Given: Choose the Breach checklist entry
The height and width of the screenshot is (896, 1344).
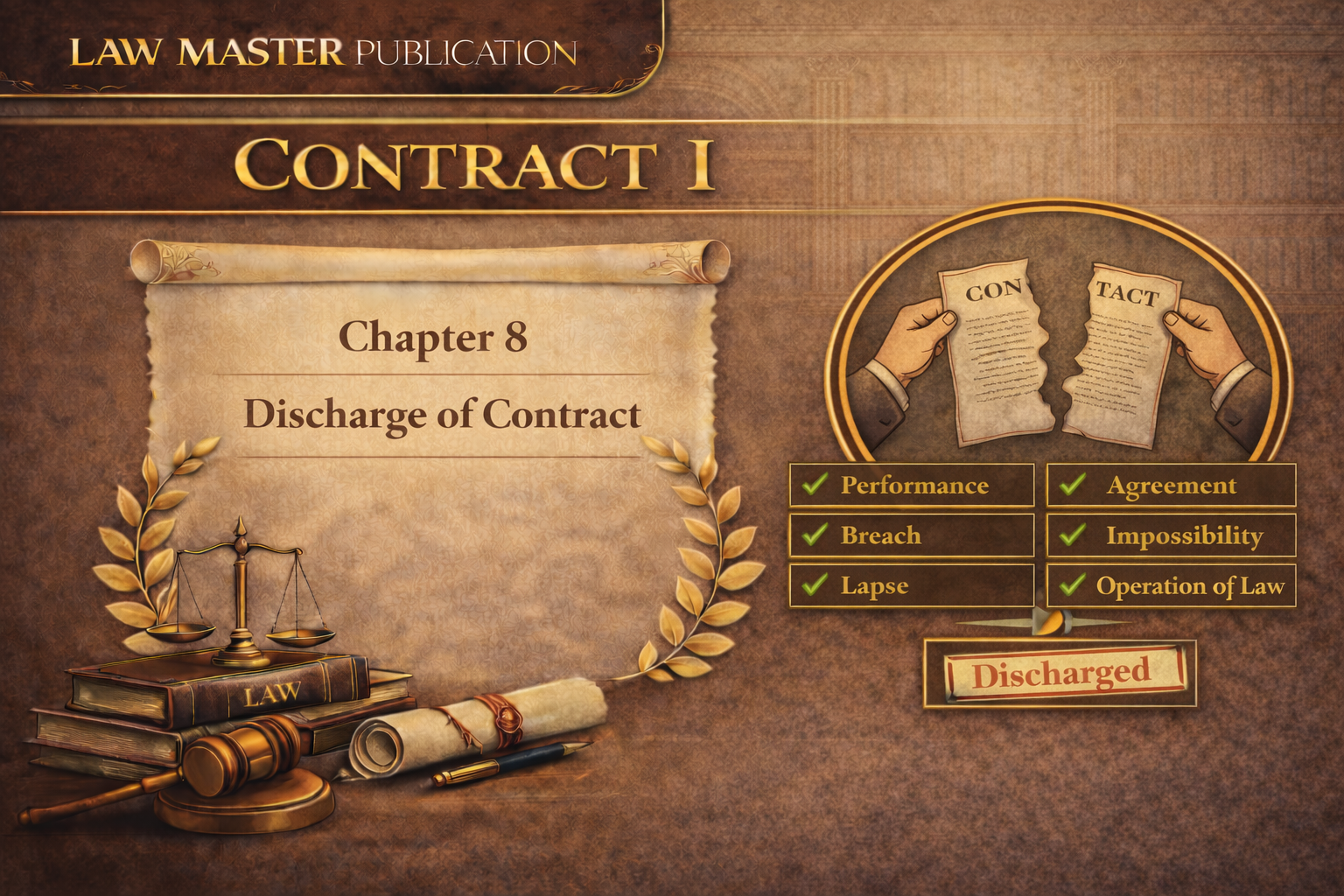Looking at the screenshot, I should pos(912,535).
